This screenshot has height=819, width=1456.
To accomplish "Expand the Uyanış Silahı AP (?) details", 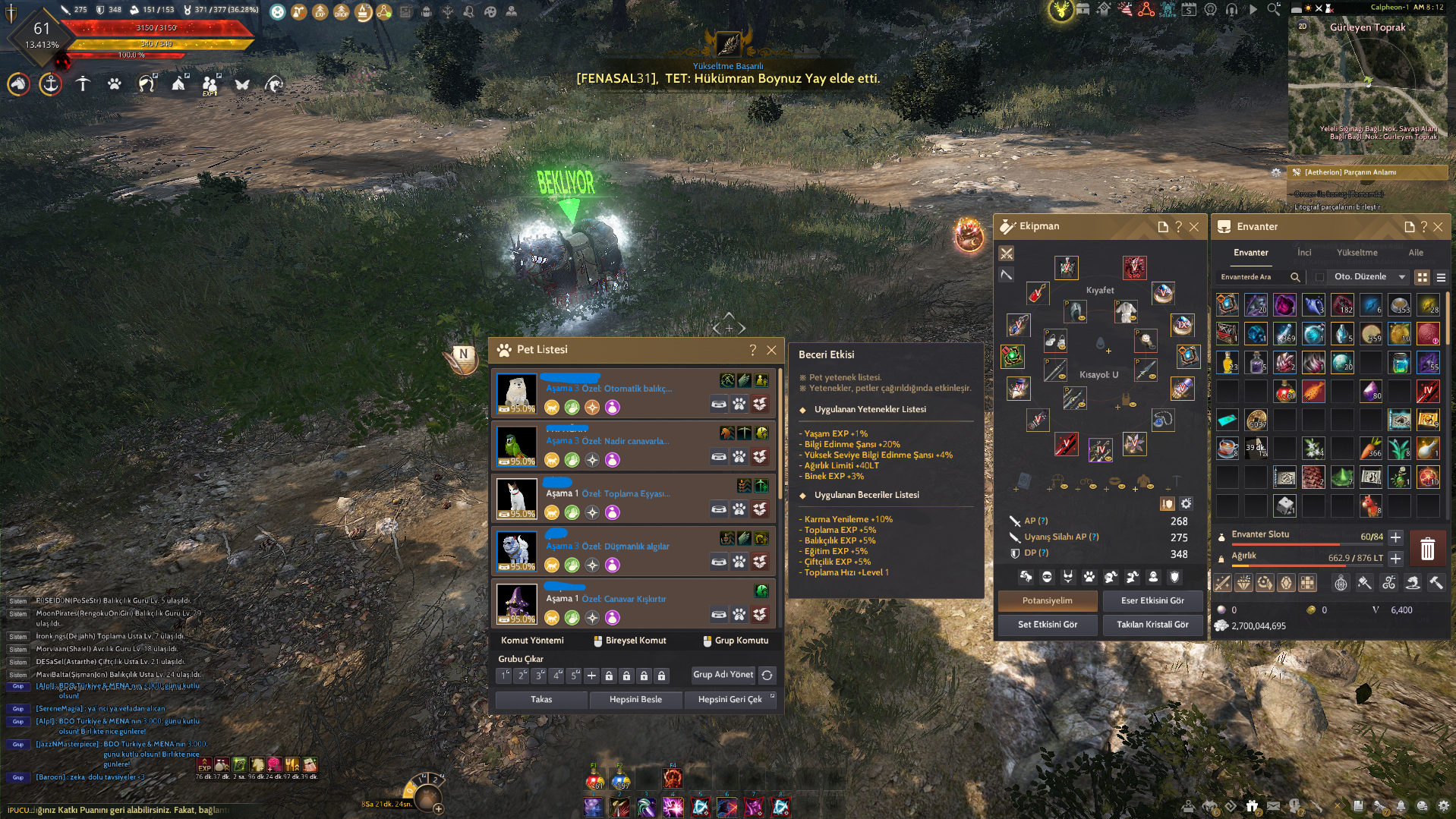I will point(1094,537).
